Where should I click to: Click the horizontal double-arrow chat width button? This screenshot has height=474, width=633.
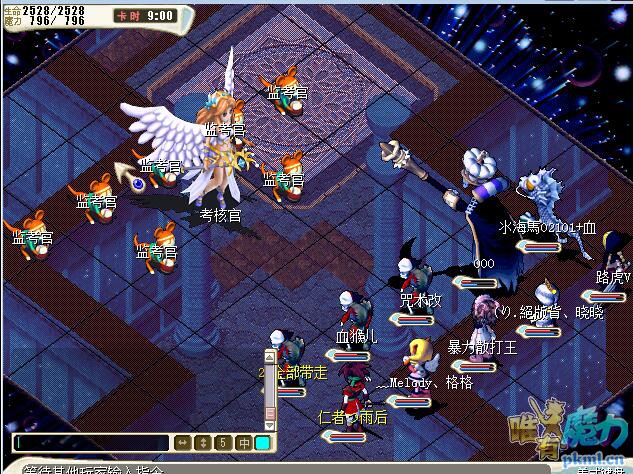pos(182,442)
